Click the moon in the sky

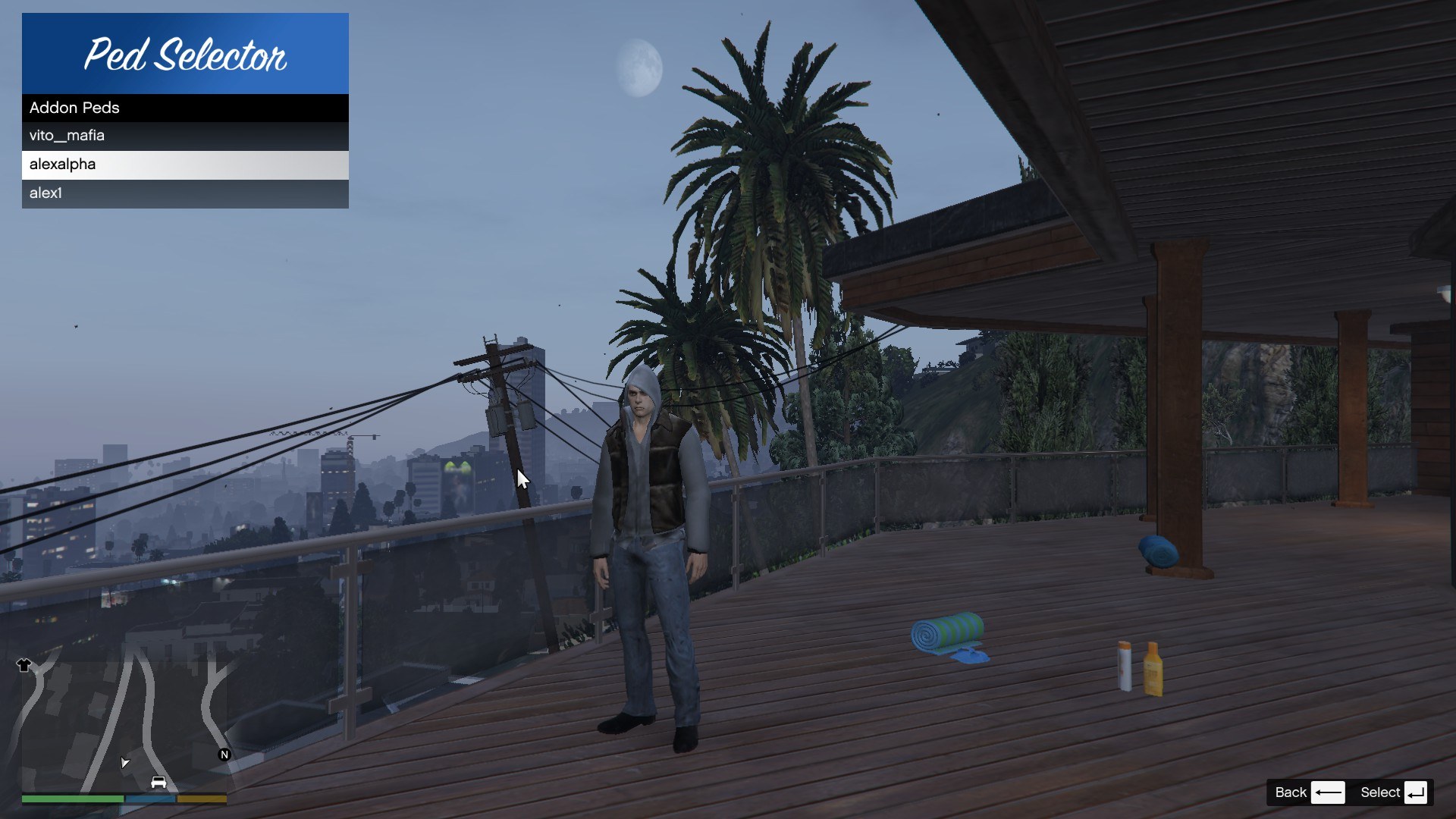[641, 68]
